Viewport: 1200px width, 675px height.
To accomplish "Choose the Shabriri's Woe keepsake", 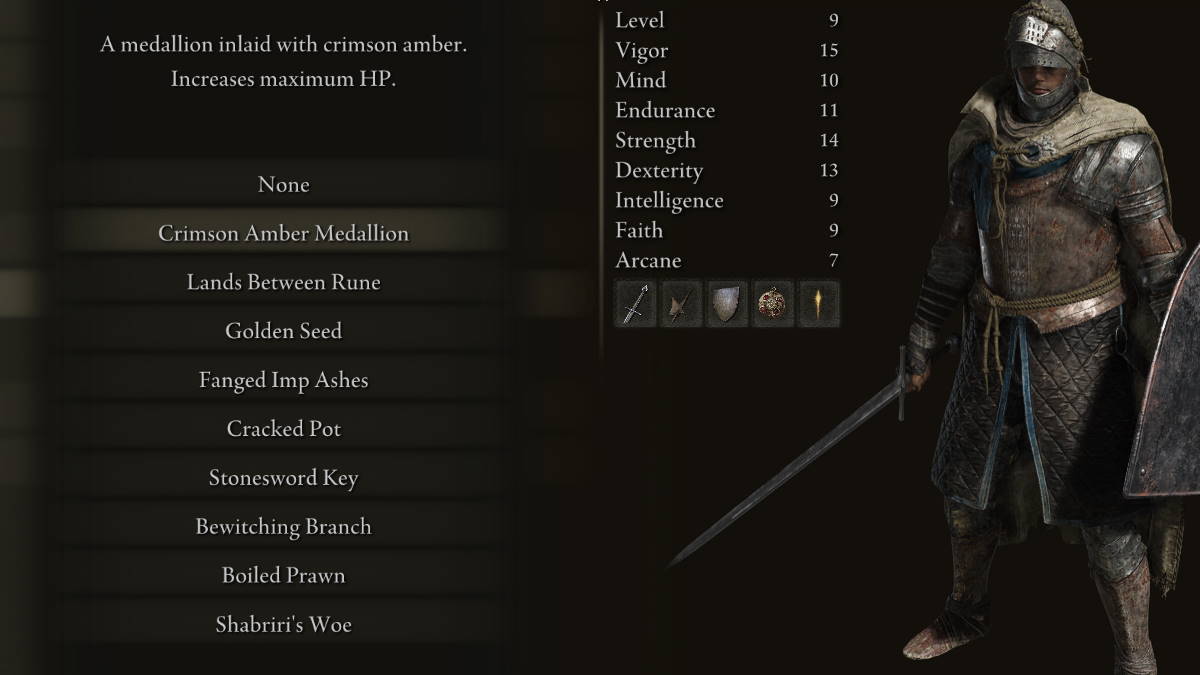I will [x=283, y=625].
